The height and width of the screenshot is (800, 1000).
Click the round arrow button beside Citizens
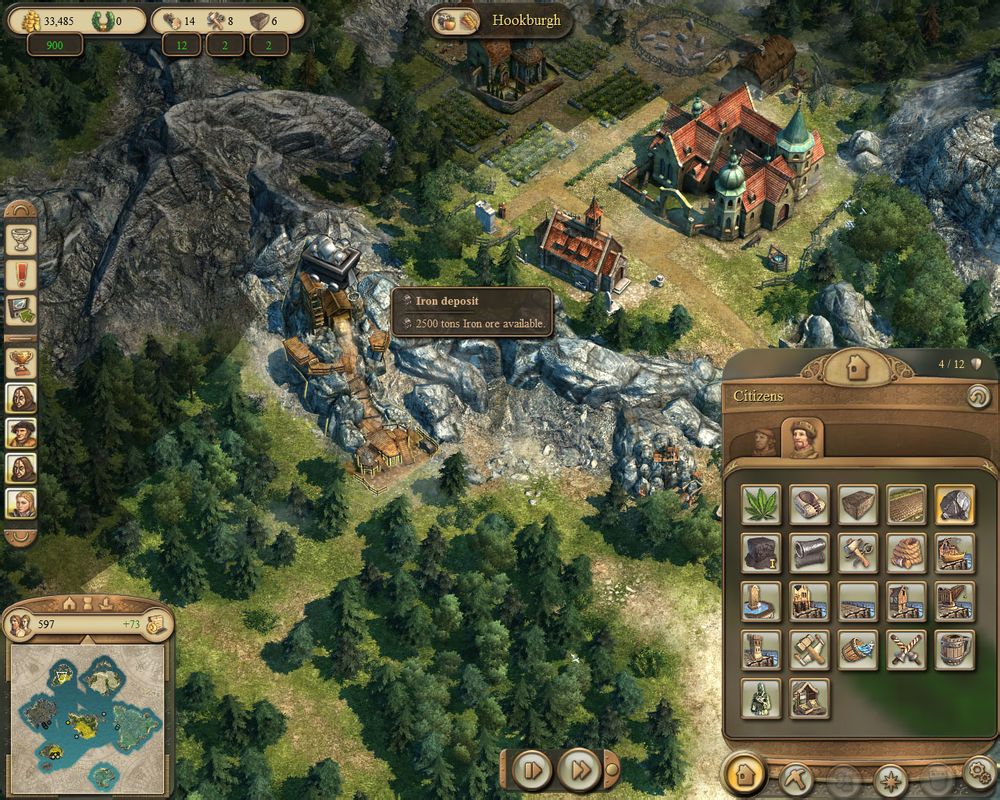click(x=977, y=397)
